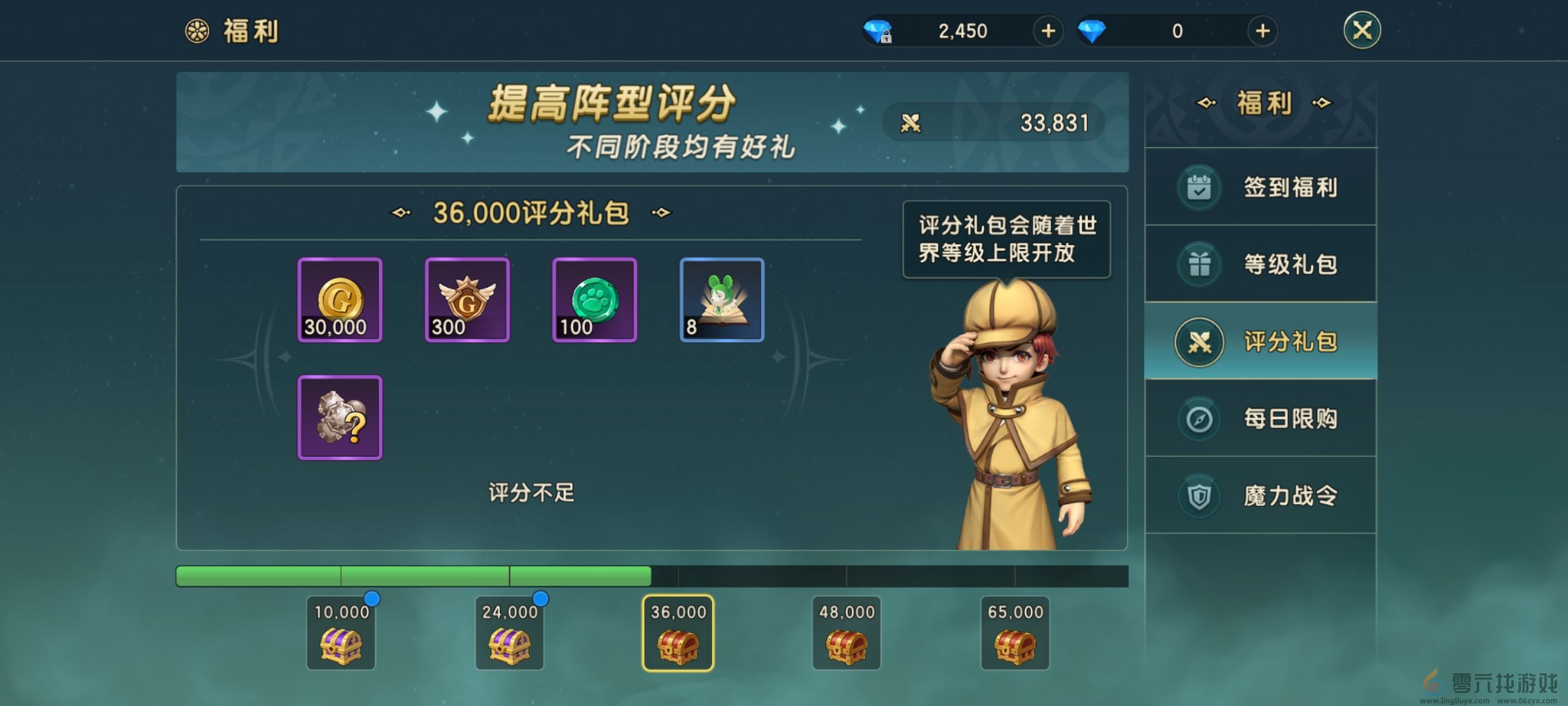The image size is (1568, 706).
Task: Open the pet book reward showing 8
Action: click(x=721, y=300)
